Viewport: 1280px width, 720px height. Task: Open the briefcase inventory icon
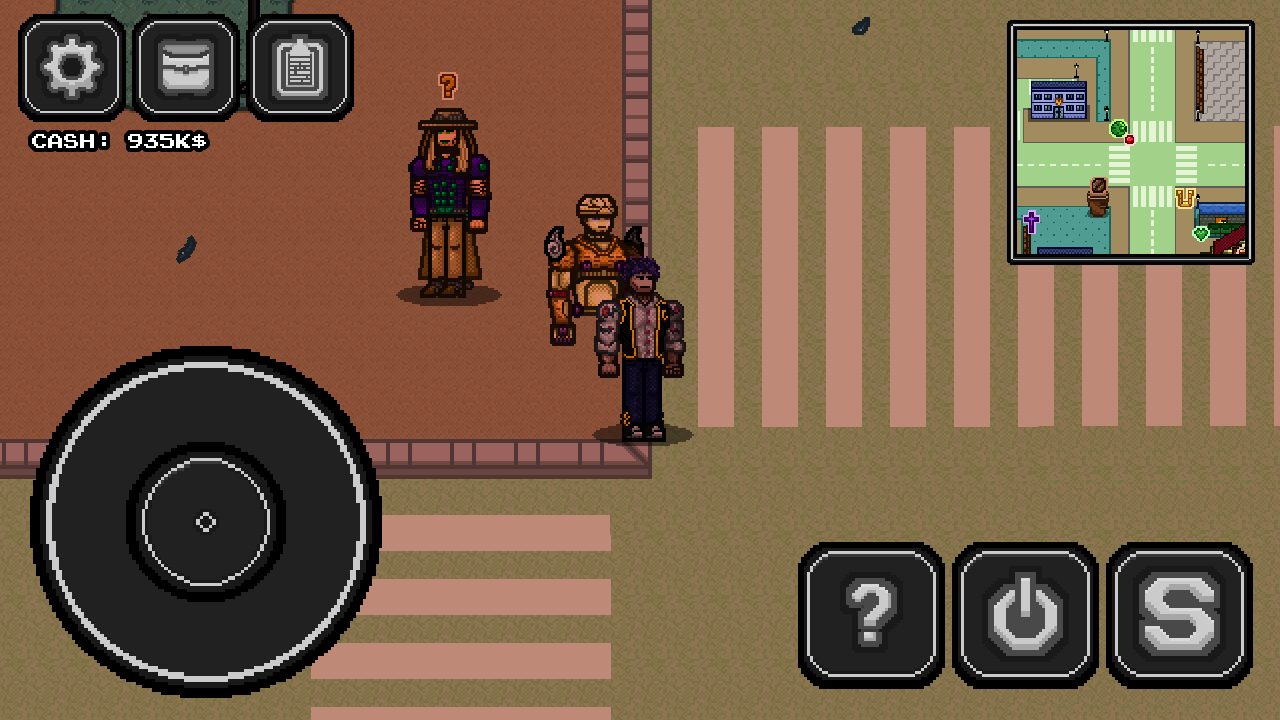pos(184,68)
